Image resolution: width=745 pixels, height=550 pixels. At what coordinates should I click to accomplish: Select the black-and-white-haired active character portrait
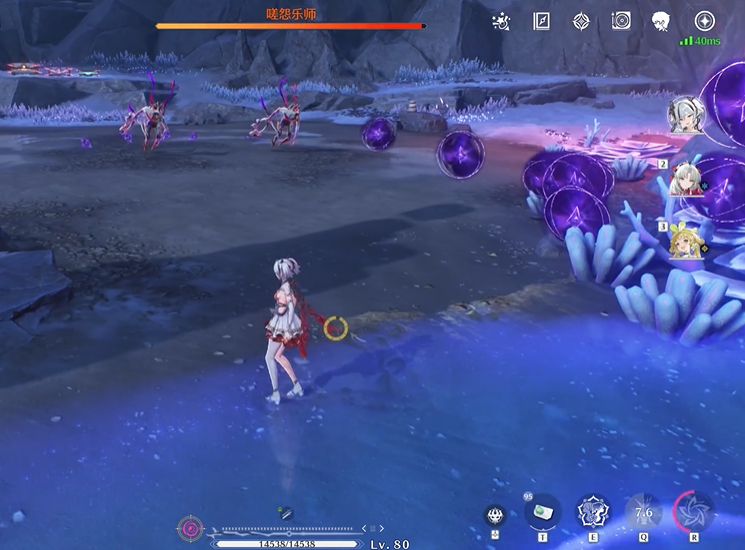tap(686, 114)
